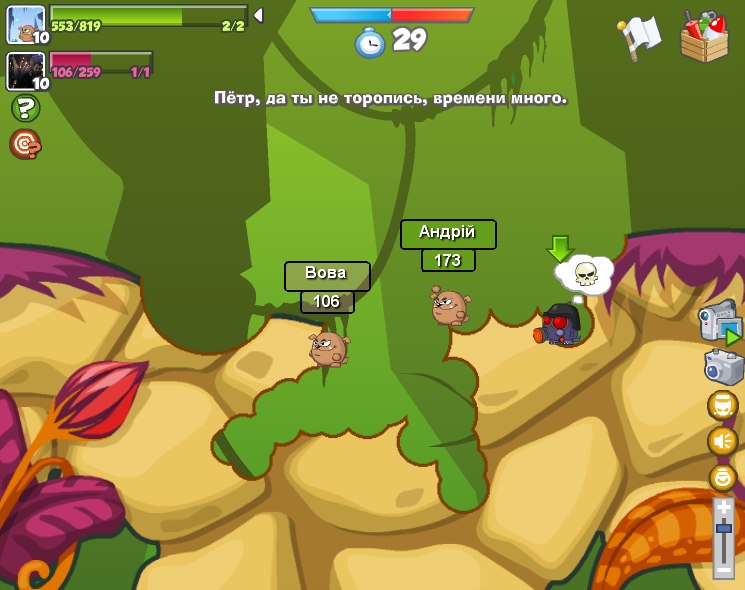
Task: Select the pink team dark portrait
Action: [25, 71]
